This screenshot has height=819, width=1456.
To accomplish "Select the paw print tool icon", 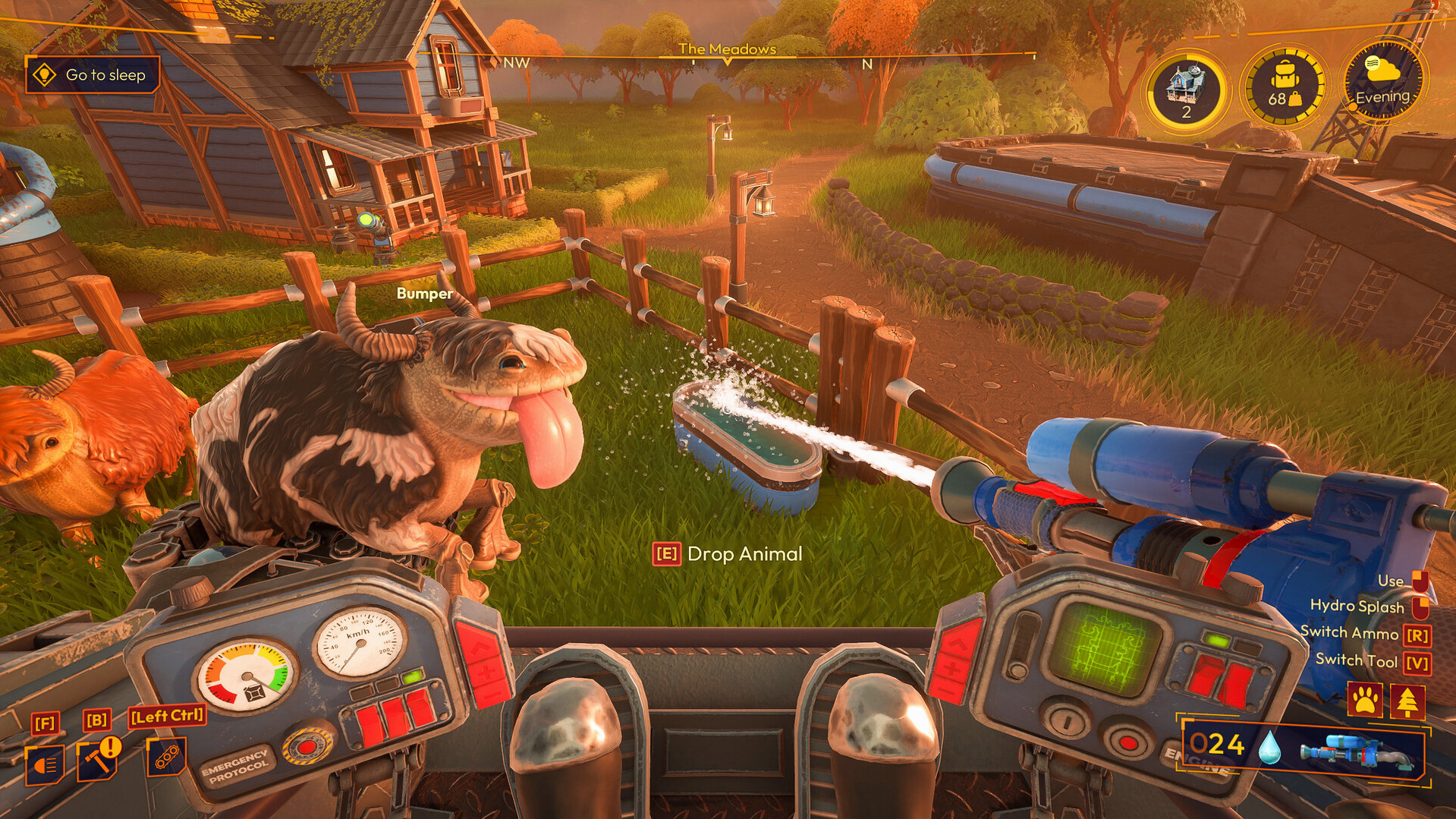I will coord(1365,701).
